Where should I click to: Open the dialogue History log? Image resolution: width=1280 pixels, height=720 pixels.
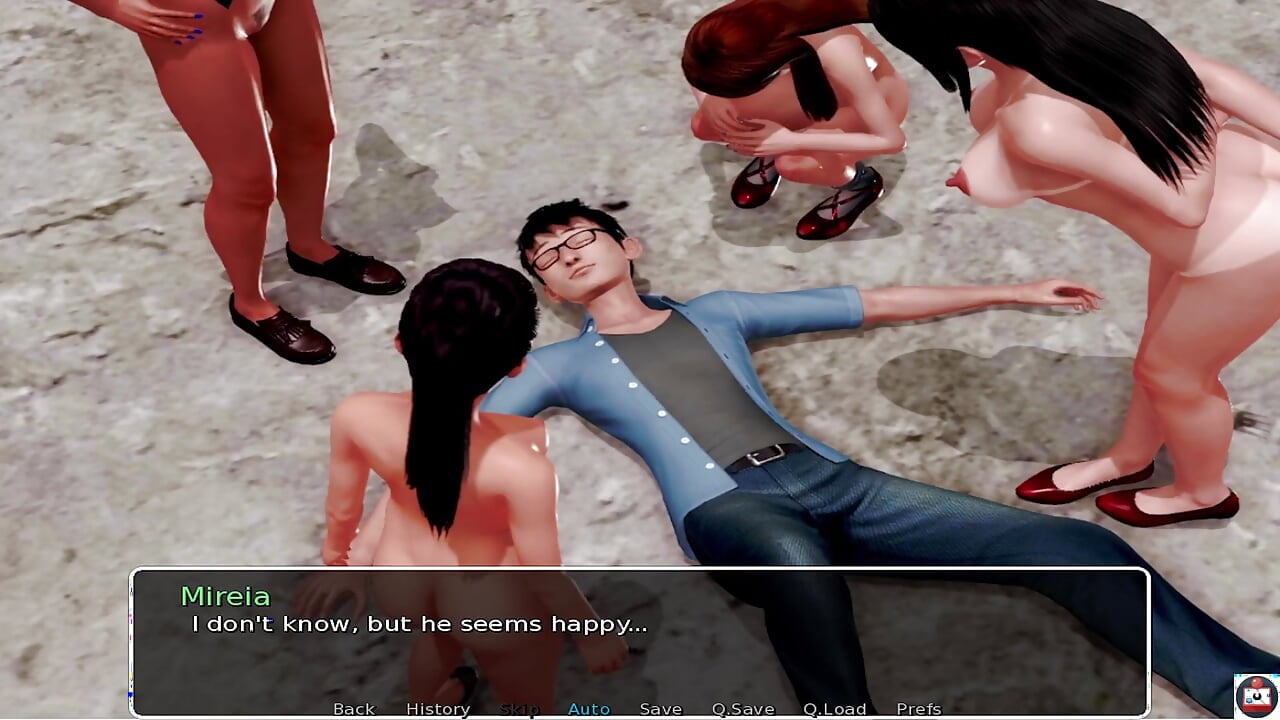tap(438, 709)
